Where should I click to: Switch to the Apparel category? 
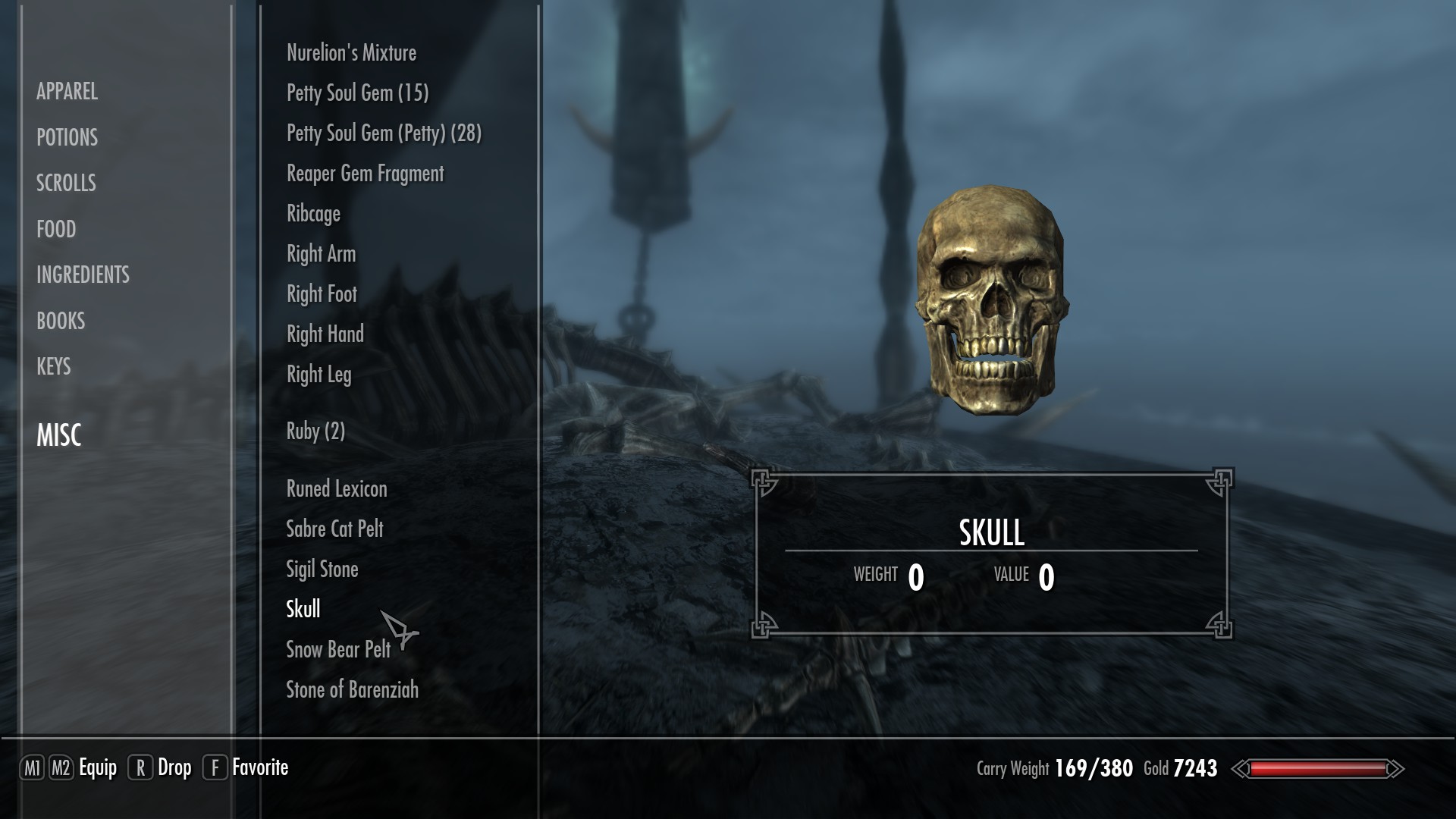[x=67, y=92]
